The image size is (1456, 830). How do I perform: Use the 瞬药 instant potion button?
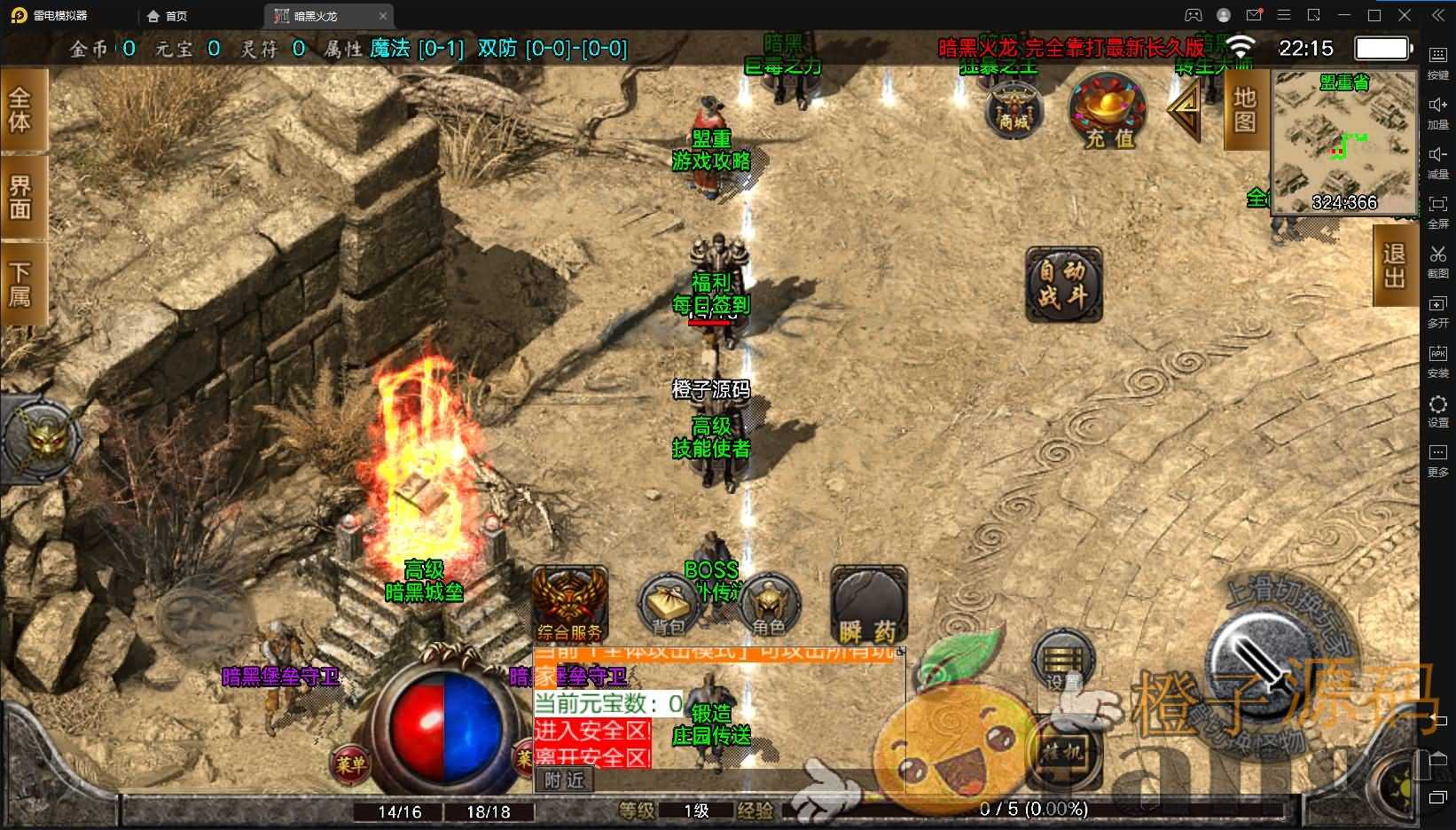click(868, 607)
